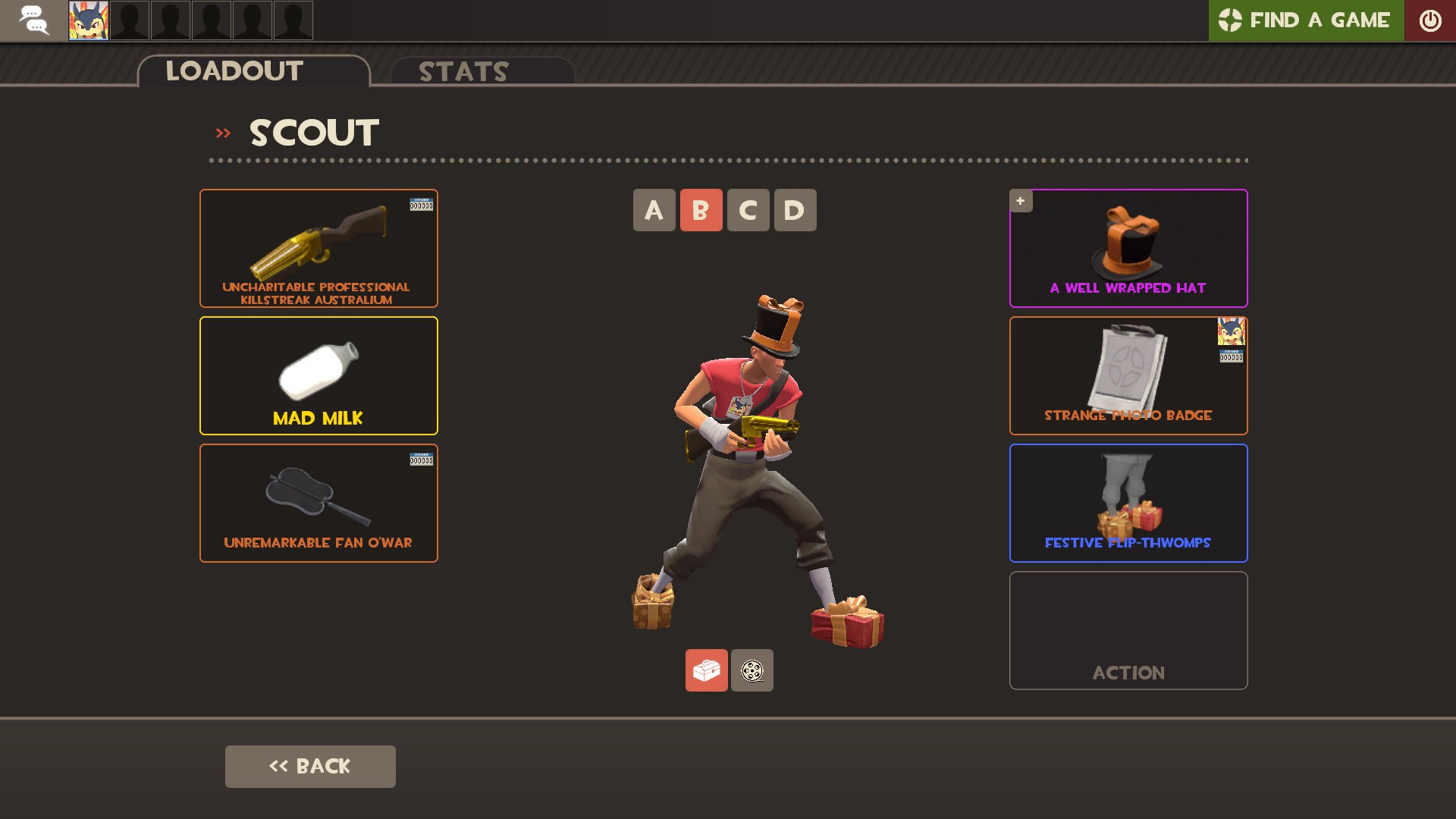Switch to the film reel taunt view
The width and height of the screenshot is (1456, 819).
tap(752, 670)
